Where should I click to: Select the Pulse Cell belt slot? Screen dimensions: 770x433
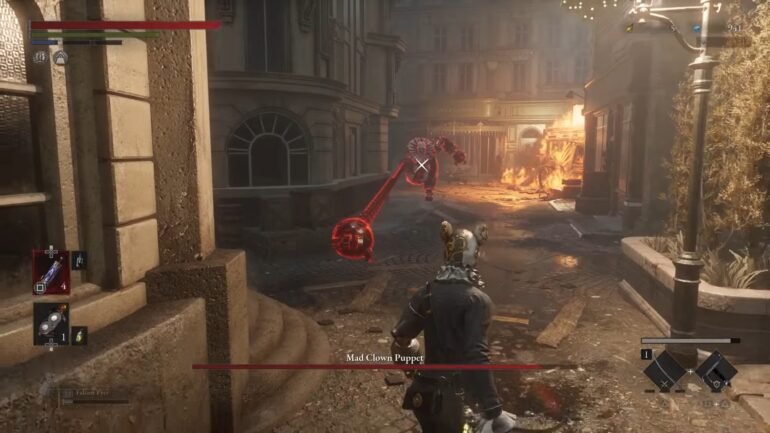click(51, 271)
